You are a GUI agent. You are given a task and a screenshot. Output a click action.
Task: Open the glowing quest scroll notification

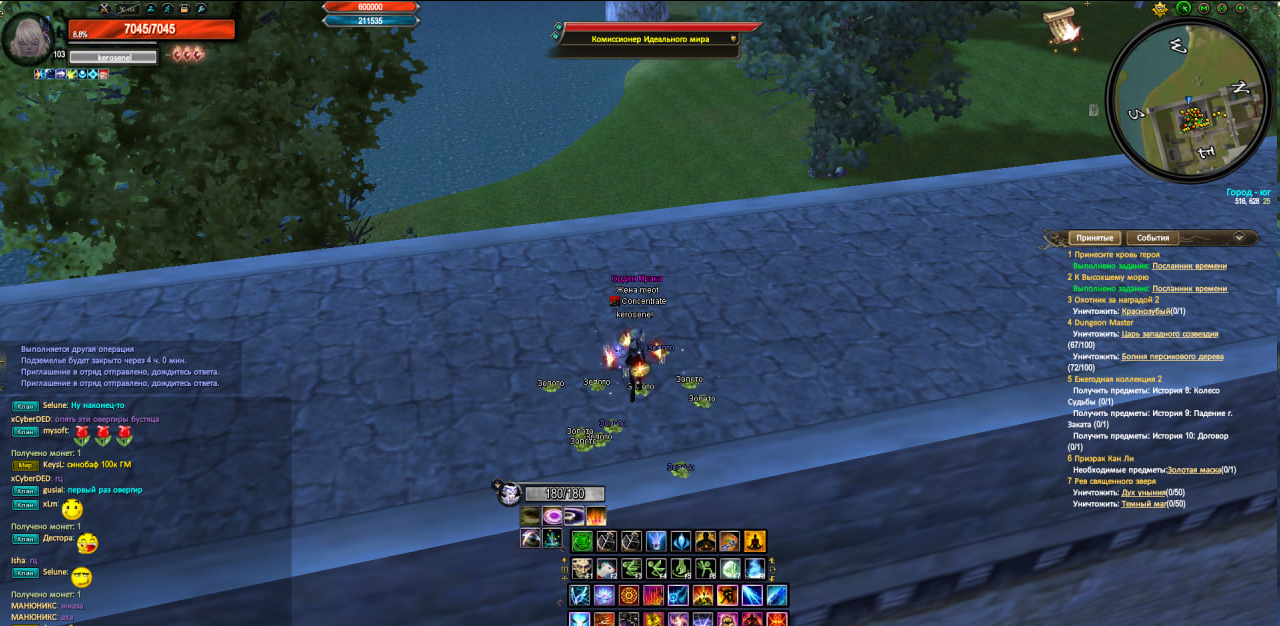tap(1061, 27)
